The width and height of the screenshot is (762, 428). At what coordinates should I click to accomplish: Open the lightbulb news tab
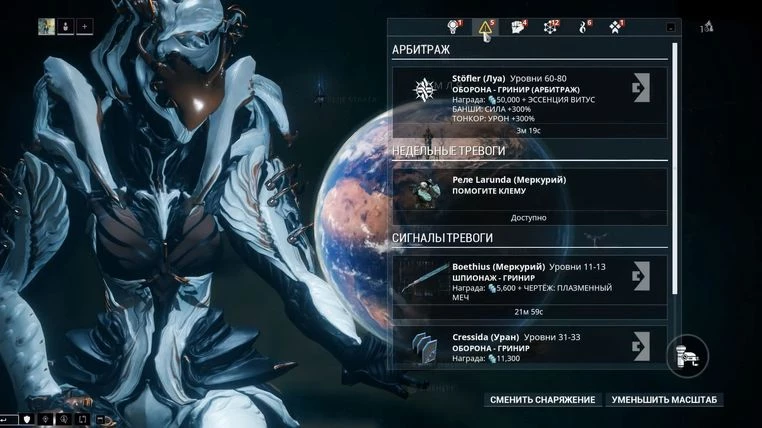453,27
